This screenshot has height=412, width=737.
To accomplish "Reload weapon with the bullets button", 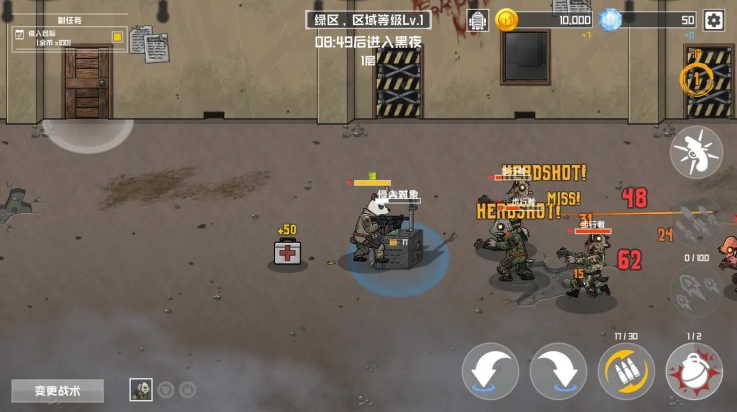I will 626,371.
